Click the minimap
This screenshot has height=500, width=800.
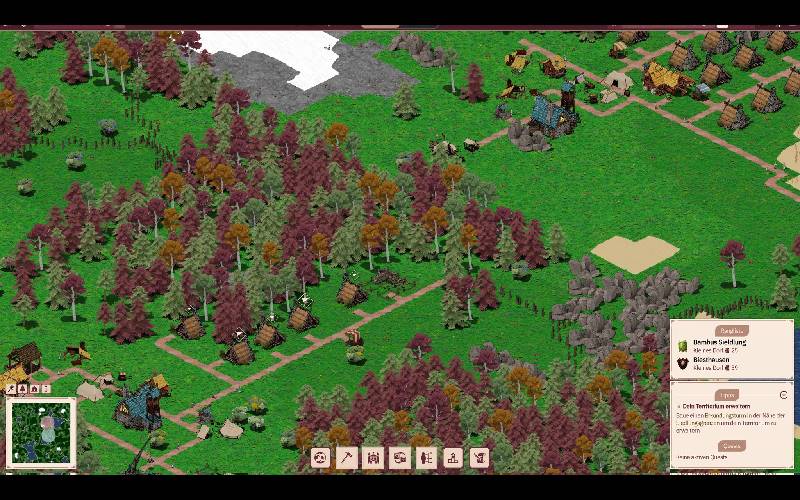(42, 433)
